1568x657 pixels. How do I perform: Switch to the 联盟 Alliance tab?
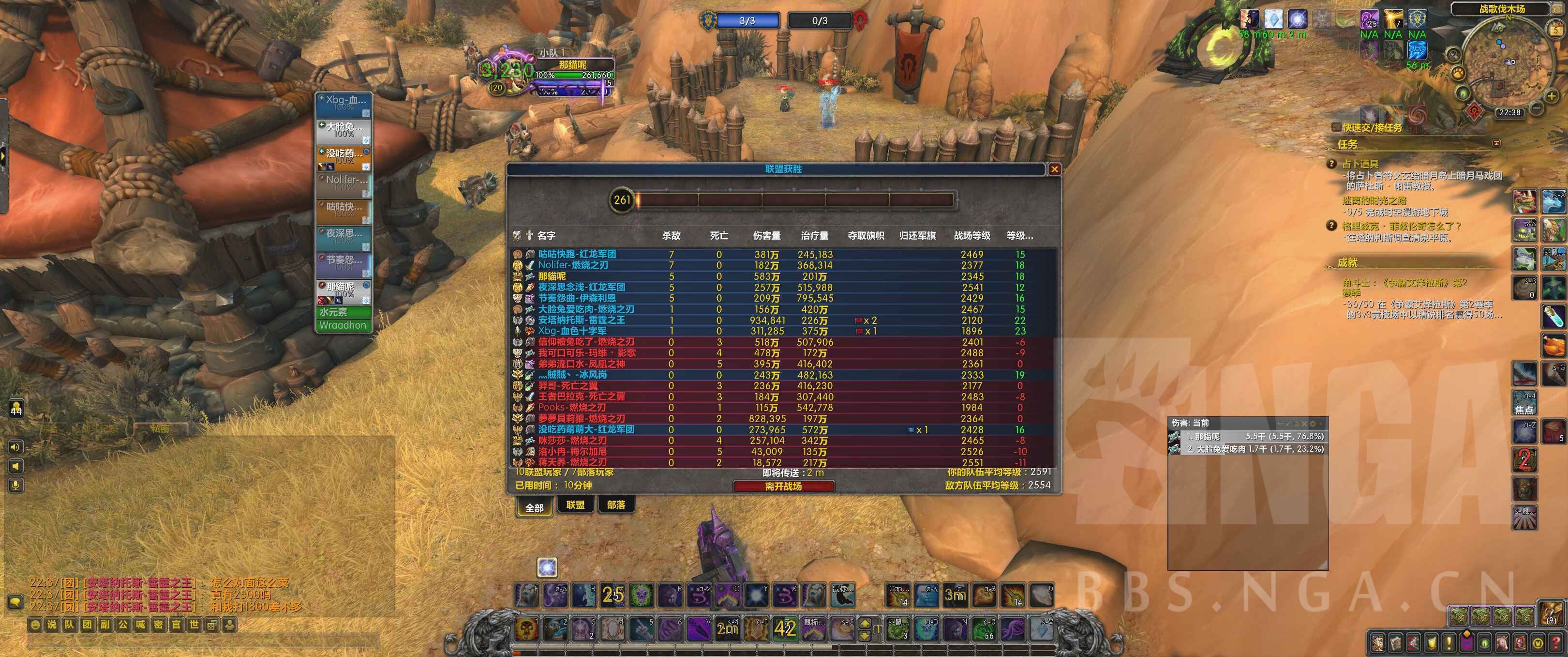tap(575, 505)
